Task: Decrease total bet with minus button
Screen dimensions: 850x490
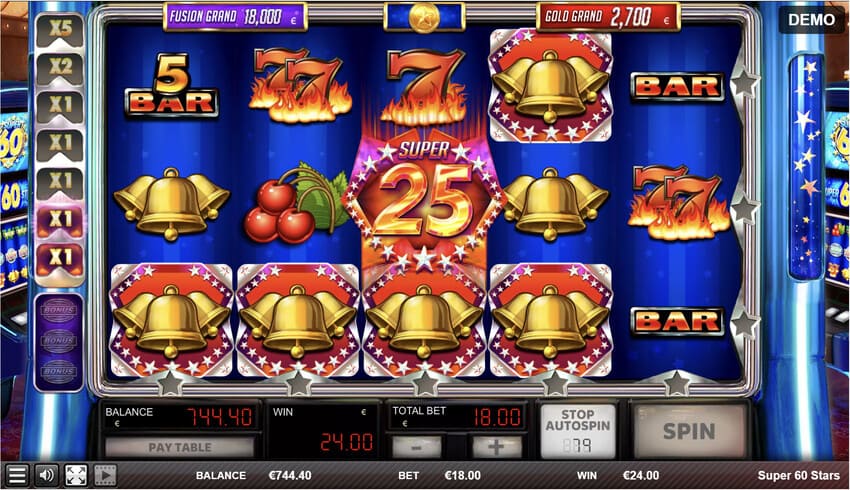Action: [416, 447]
